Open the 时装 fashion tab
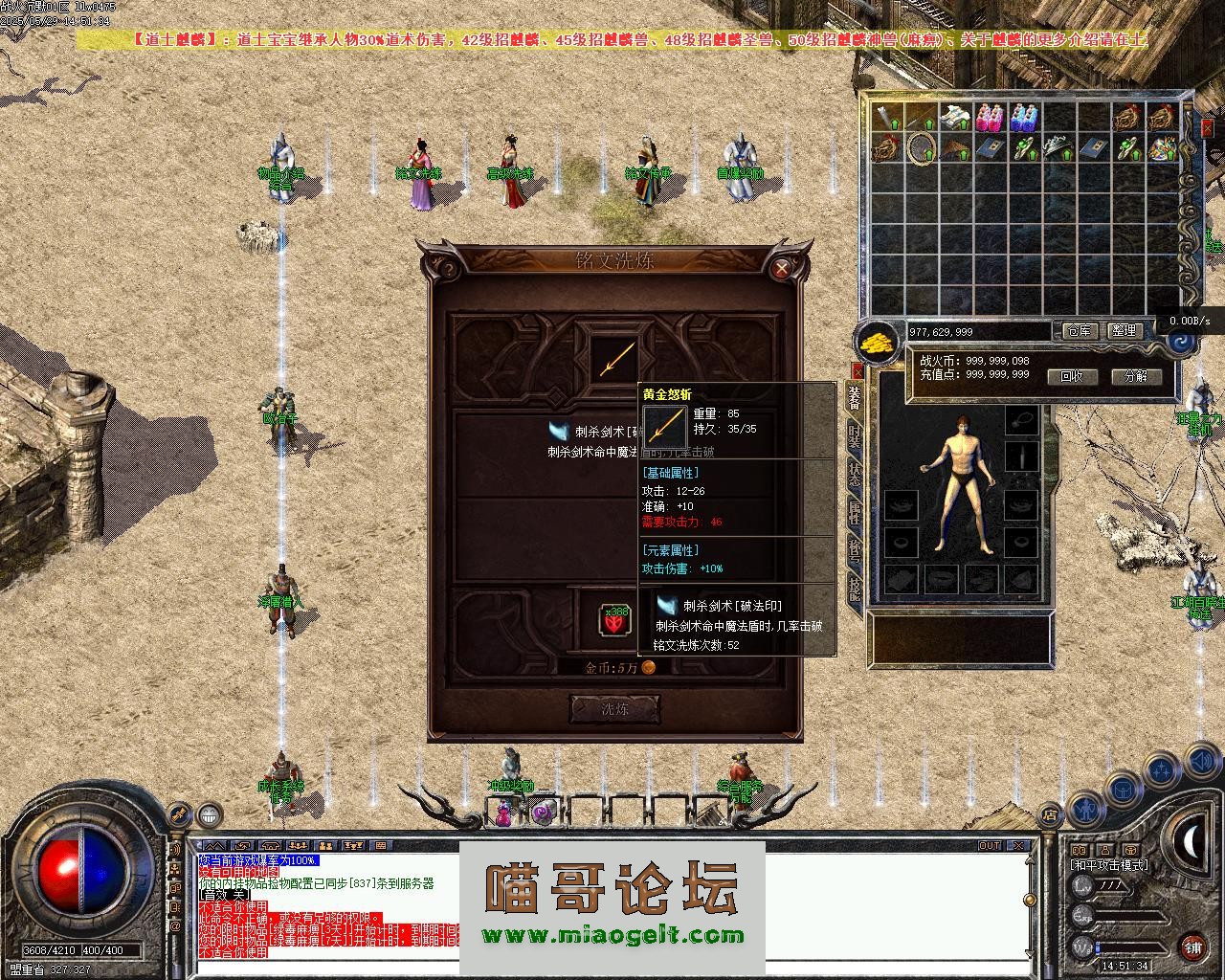Viewport: 1225px width, 980px height. coord(855,436)
